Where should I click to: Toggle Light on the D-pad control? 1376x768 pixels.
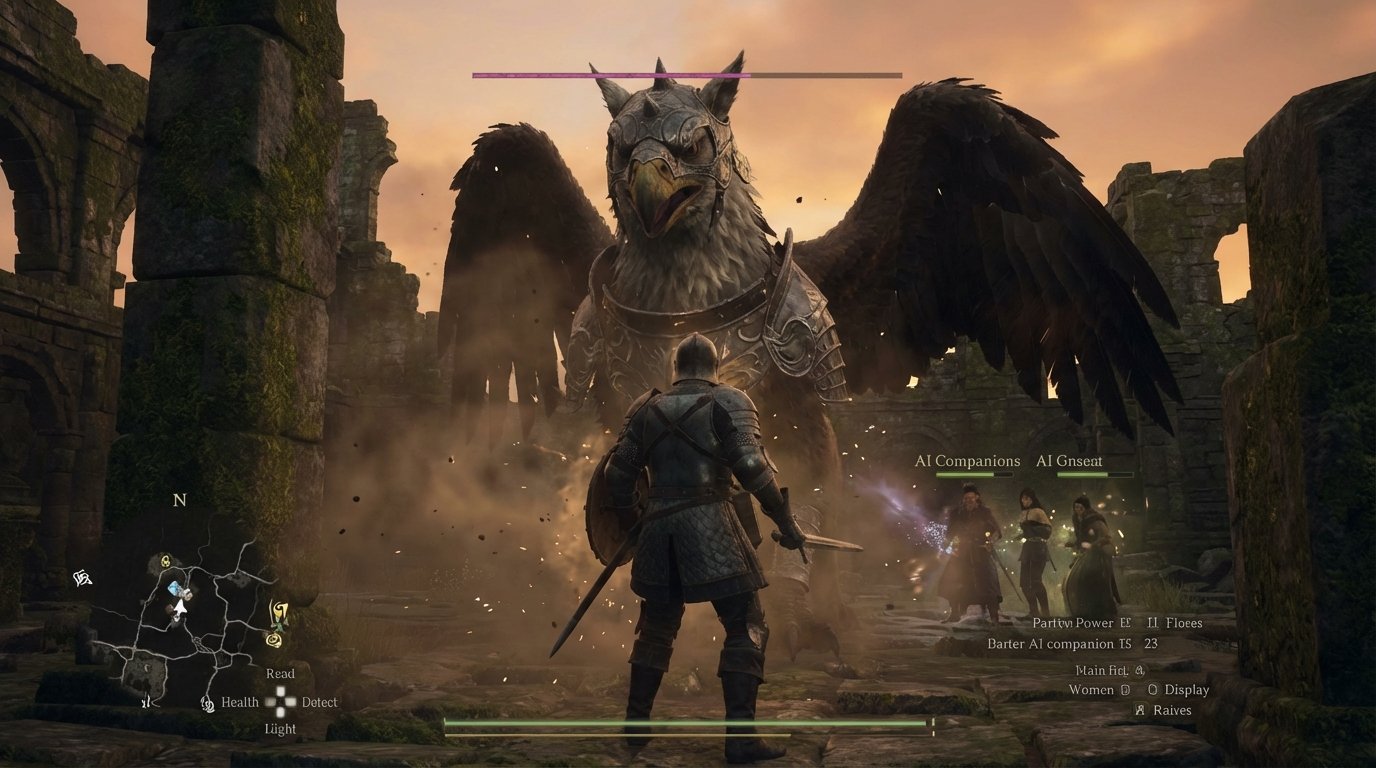click(x=281, y=727)
